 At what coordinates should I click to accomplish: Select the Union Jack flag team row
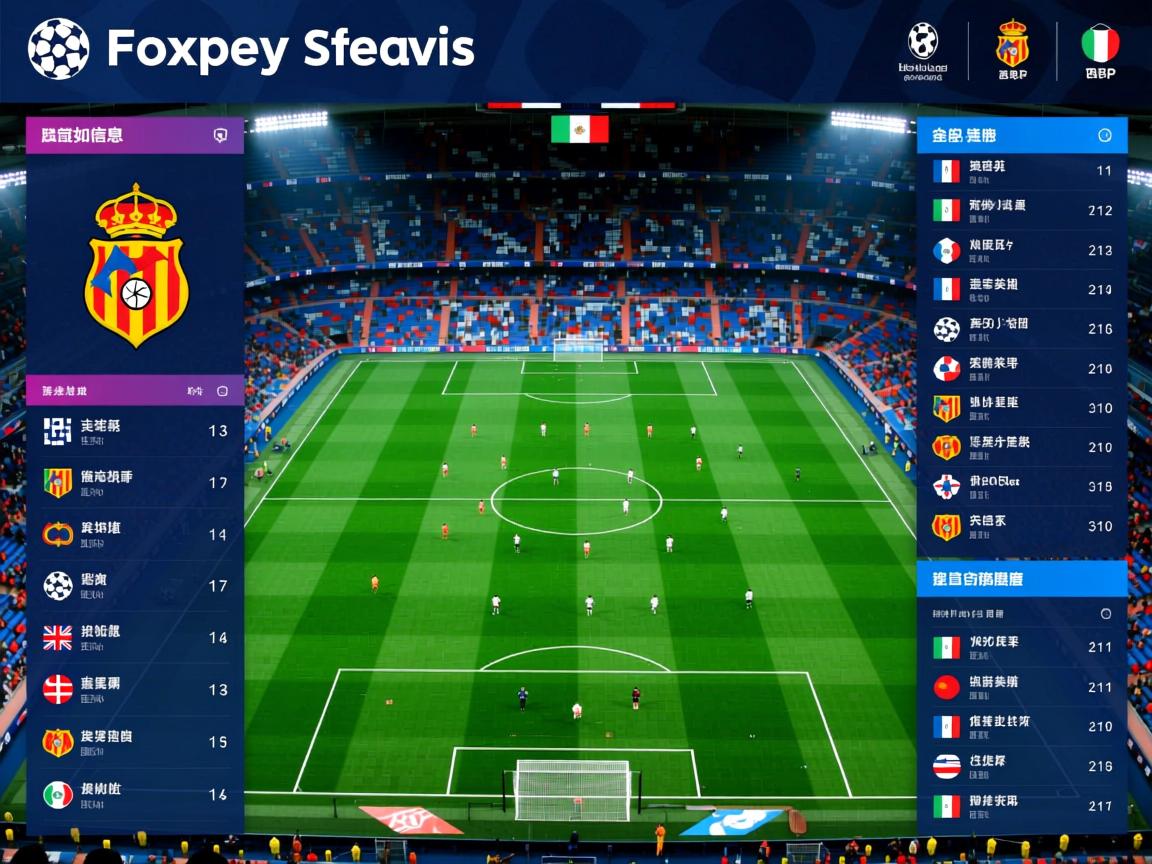coord(135,637)
